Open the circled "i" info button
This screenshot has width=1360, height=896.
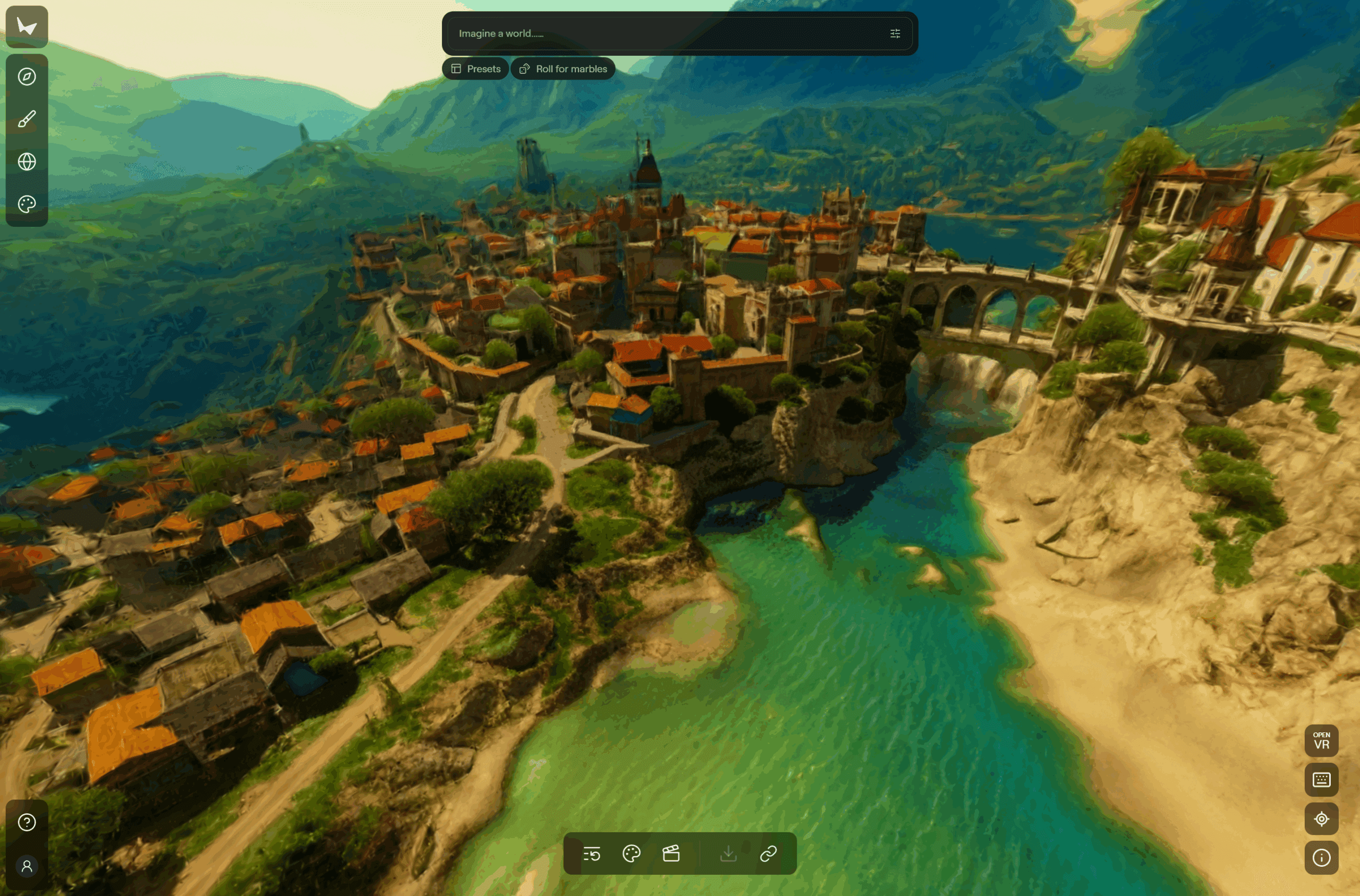coord(1321,858)
